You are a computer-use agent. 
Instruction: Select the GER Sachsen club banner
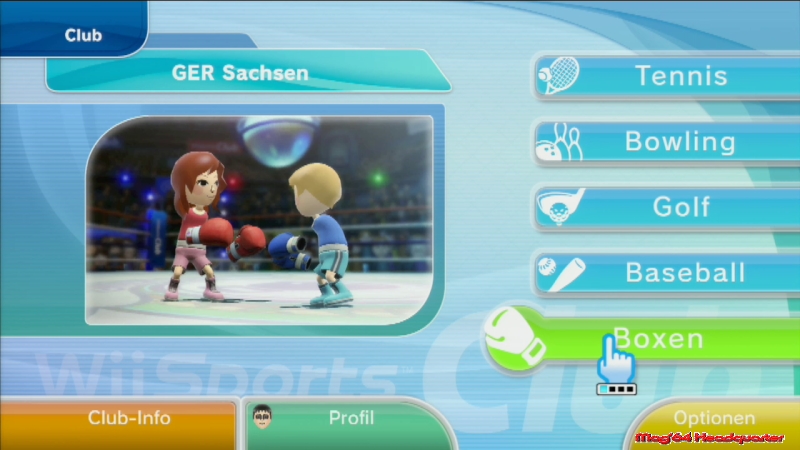240,73
